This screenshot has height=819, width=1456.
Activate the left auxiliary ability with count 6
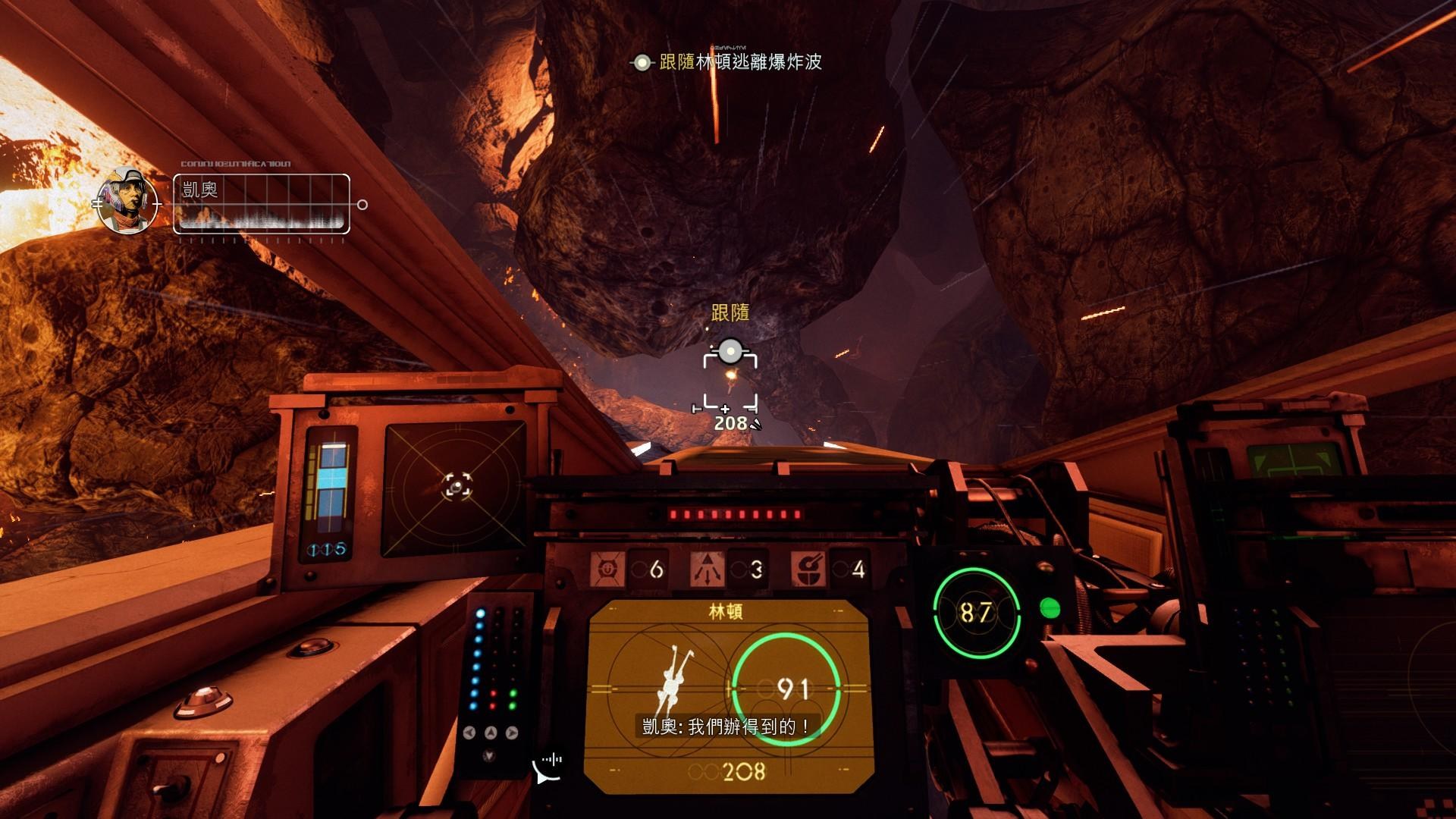[x=607, y=569]
